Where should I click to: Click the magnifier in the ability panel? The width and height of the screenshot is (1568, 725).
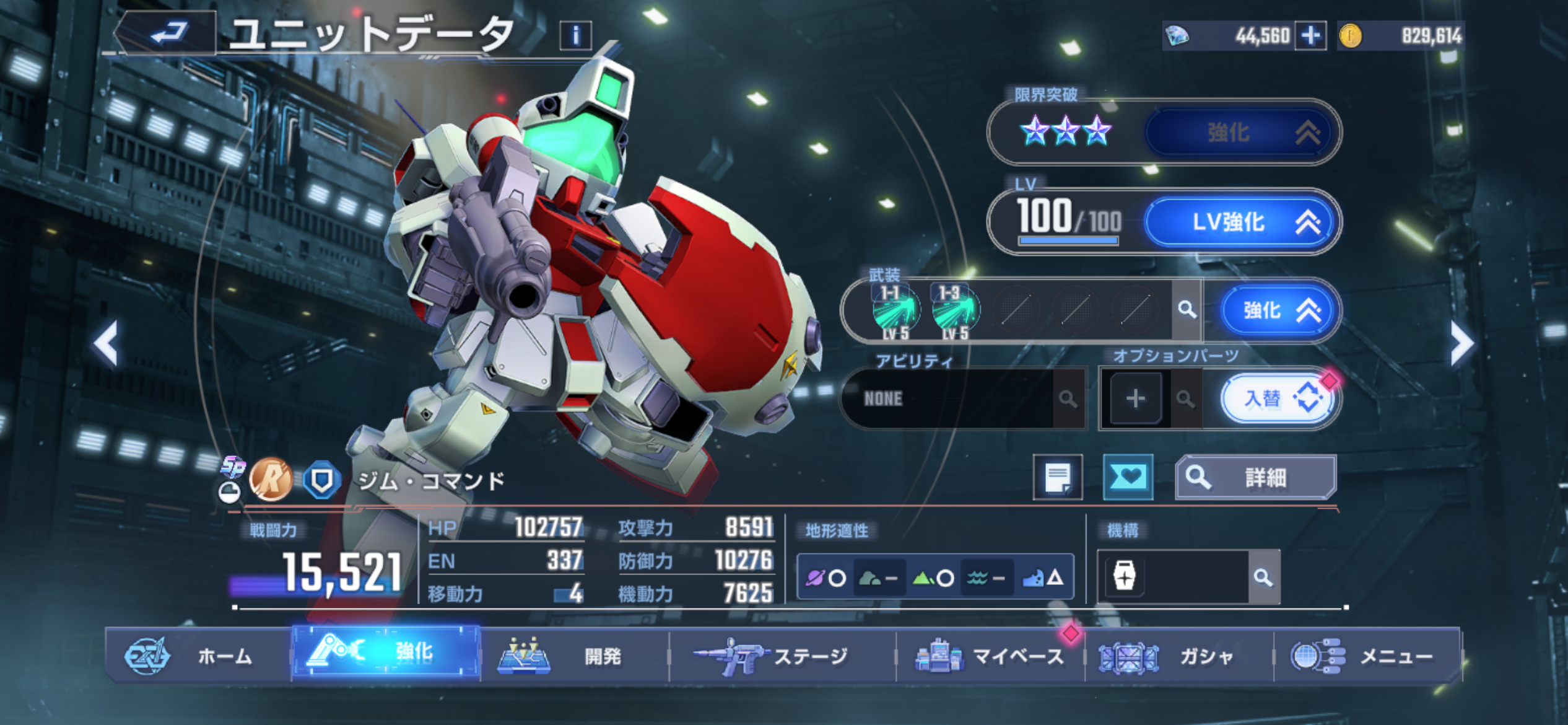pyautogui.click(x=1068, y=398)
